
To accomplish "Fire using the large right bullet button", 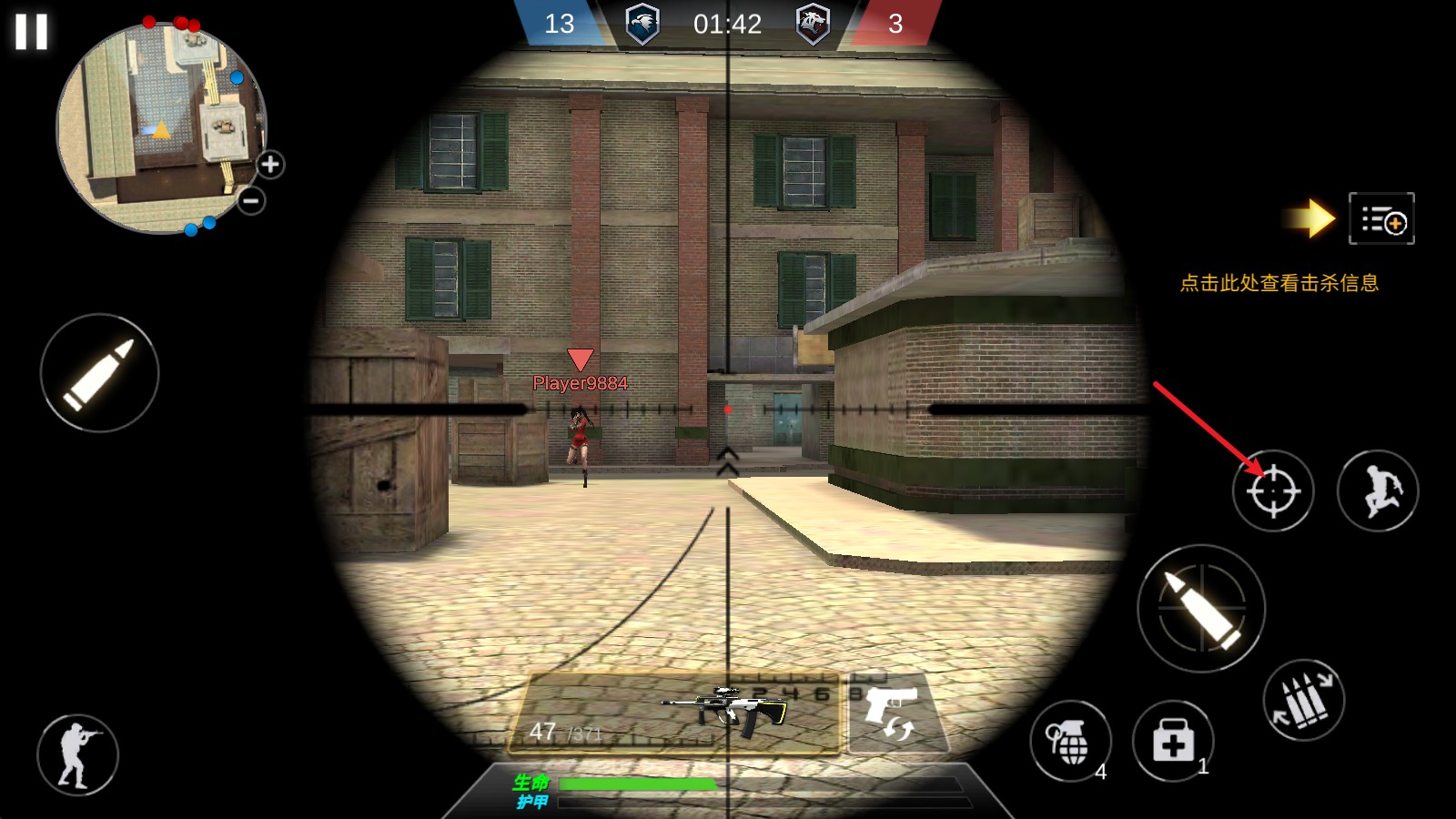I will [x=1201, y=608].
